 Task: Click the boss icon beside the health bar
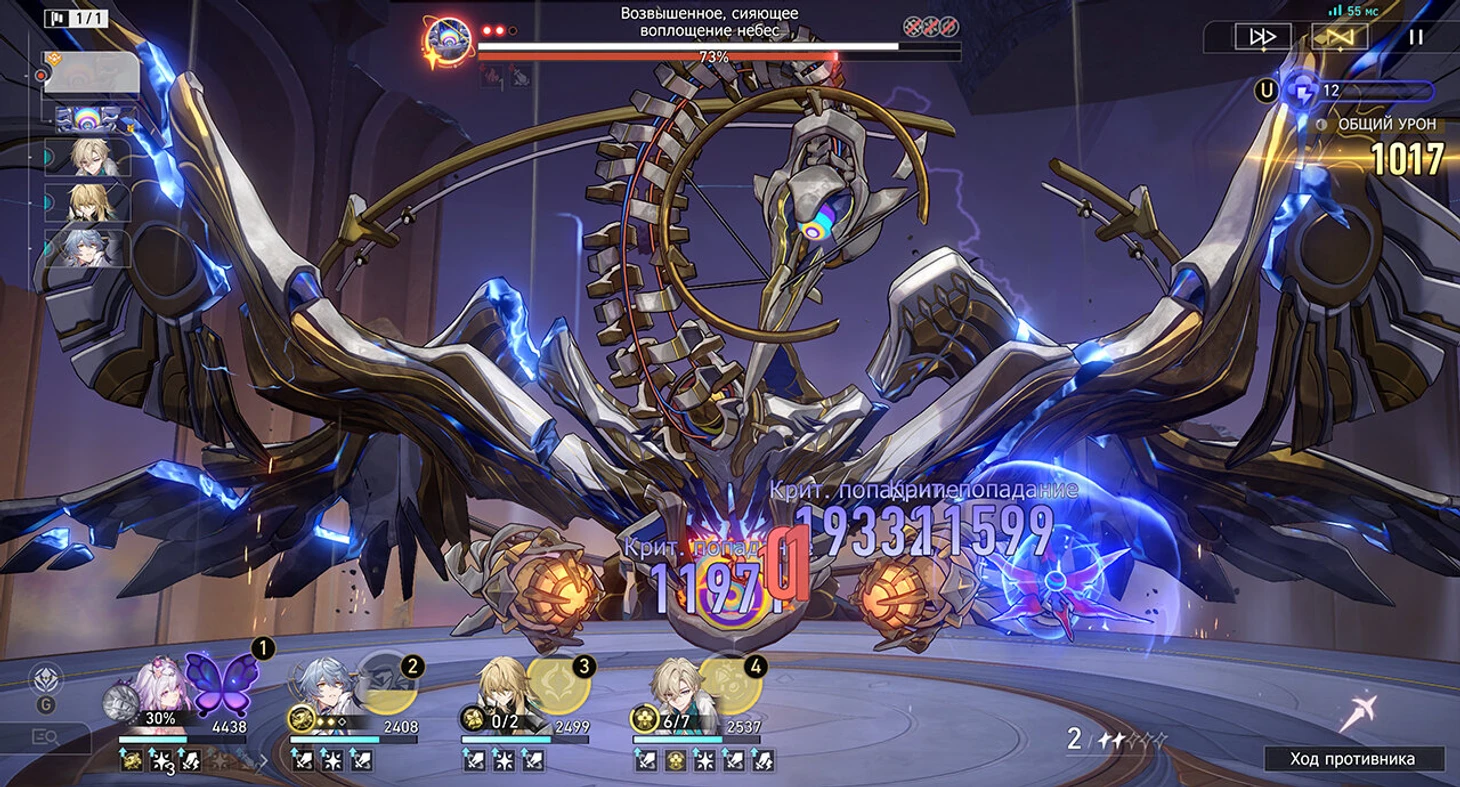tap(449, 42)
